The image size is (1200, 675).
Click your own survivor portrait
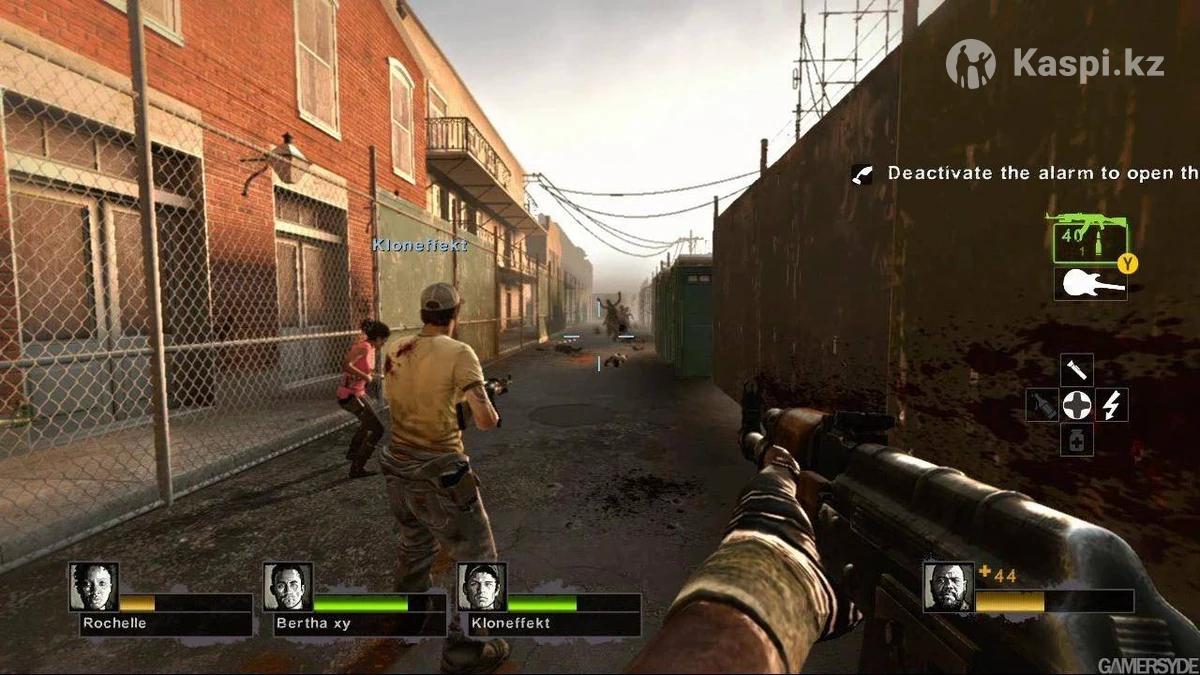tap(948, 587)
